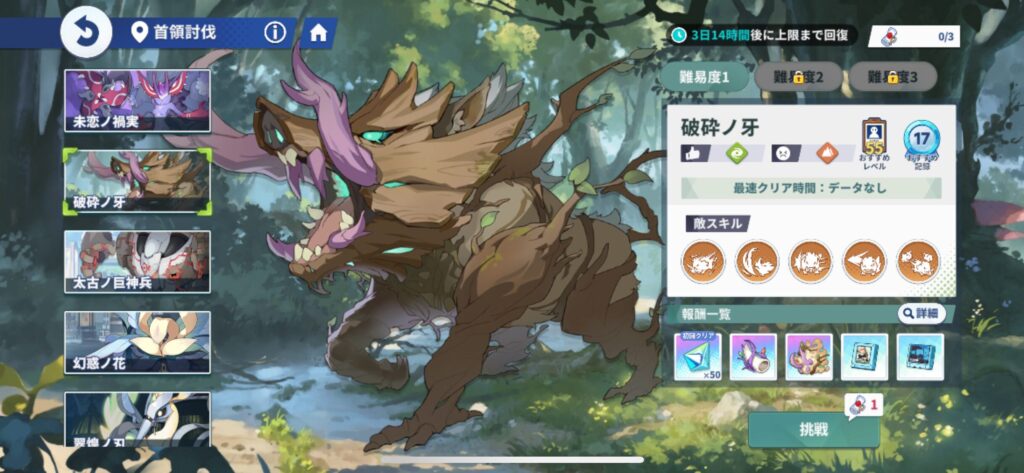The width and height of the screenshot is (1024, 473).
Task: View the first enemy skill icon
Action: point(702,262)
